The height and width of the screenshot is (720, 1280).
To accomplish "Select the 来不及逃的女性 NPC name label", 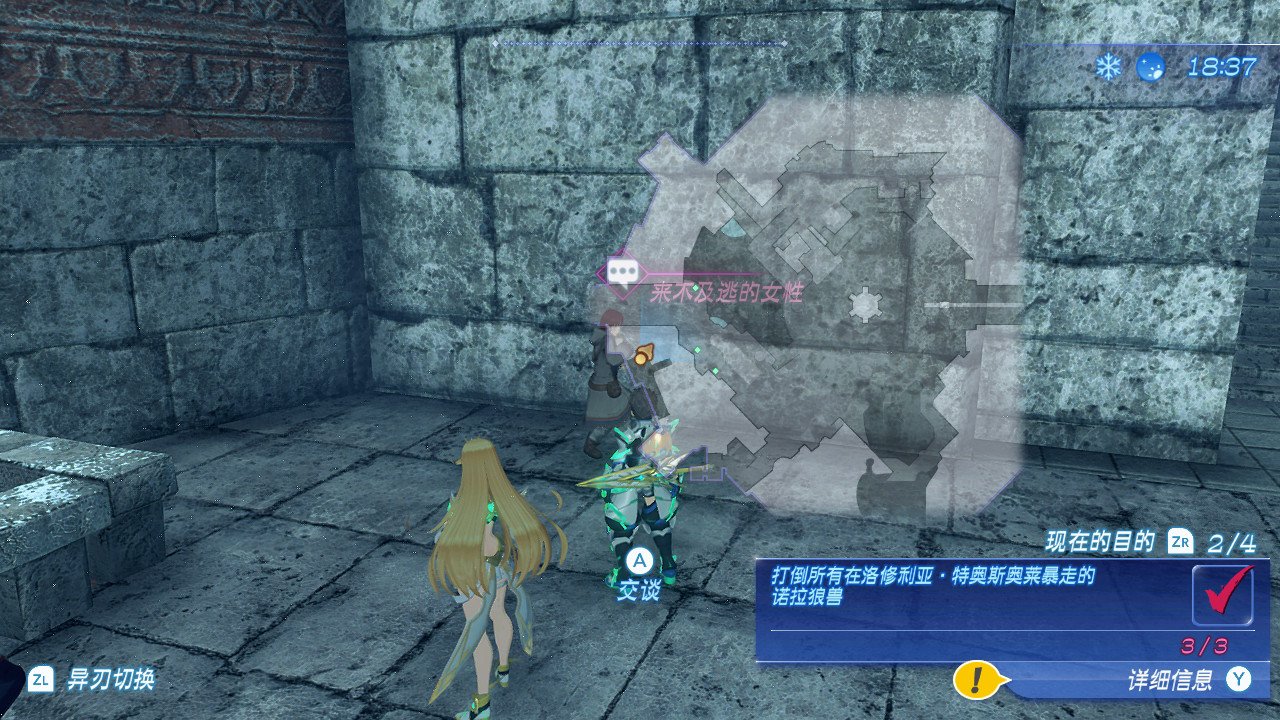I will (x=726, y=293).
